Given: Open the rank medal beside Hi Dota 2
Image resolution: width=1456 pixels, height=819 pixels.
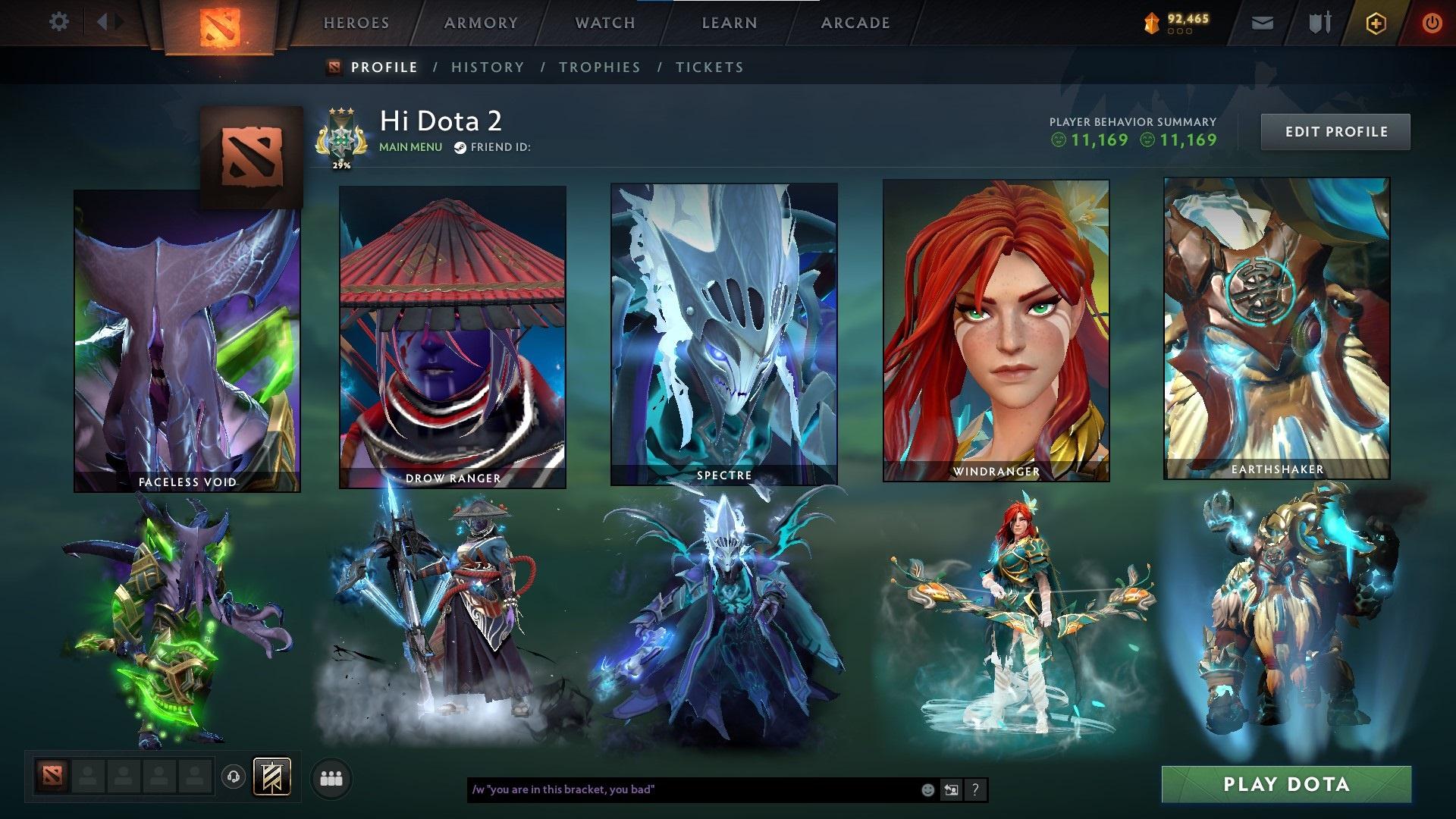Looking at the screenshot, I should 341,135.
